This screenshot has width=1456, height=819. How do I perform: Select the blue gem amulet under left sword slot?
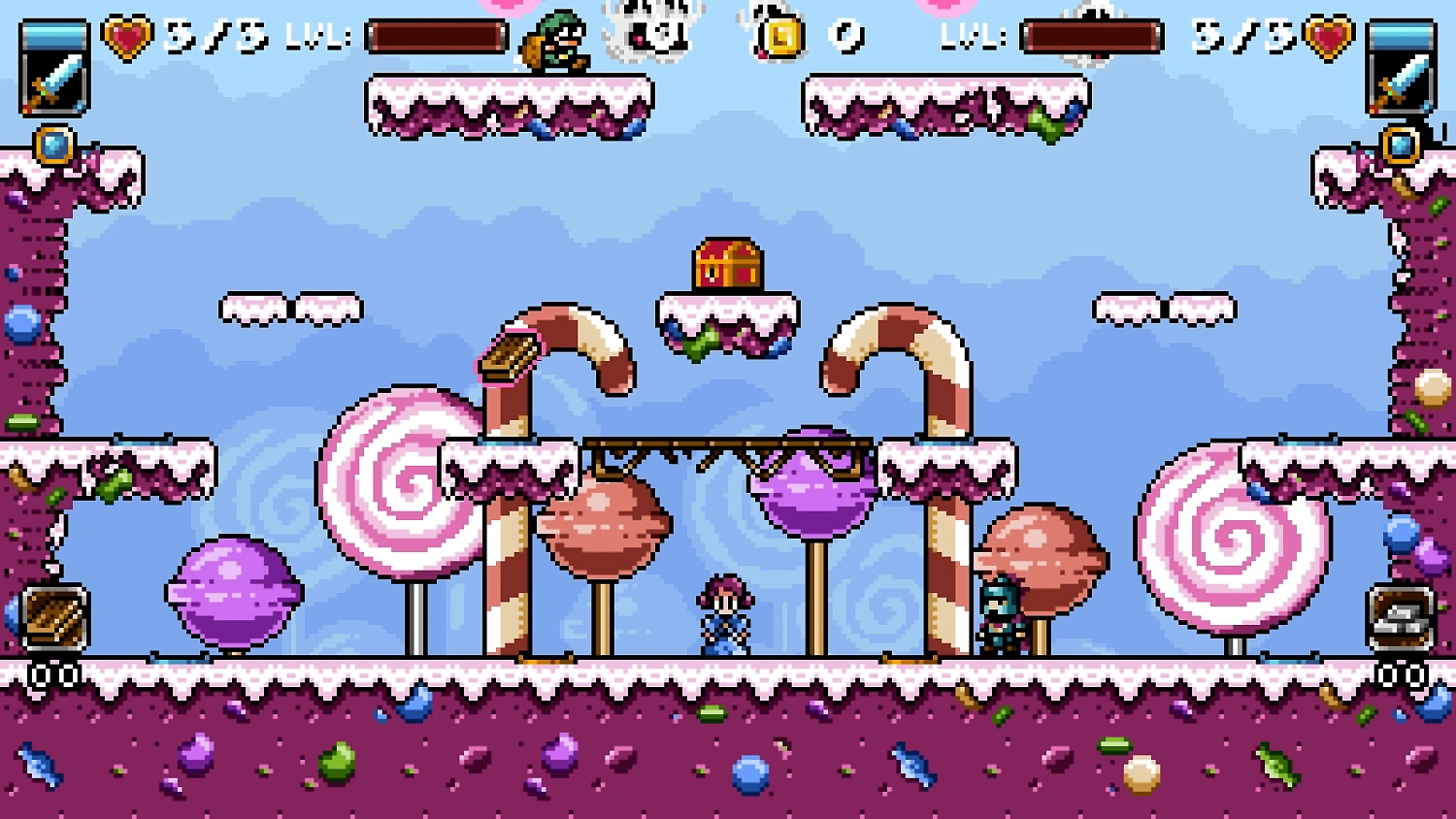(53, 144)
